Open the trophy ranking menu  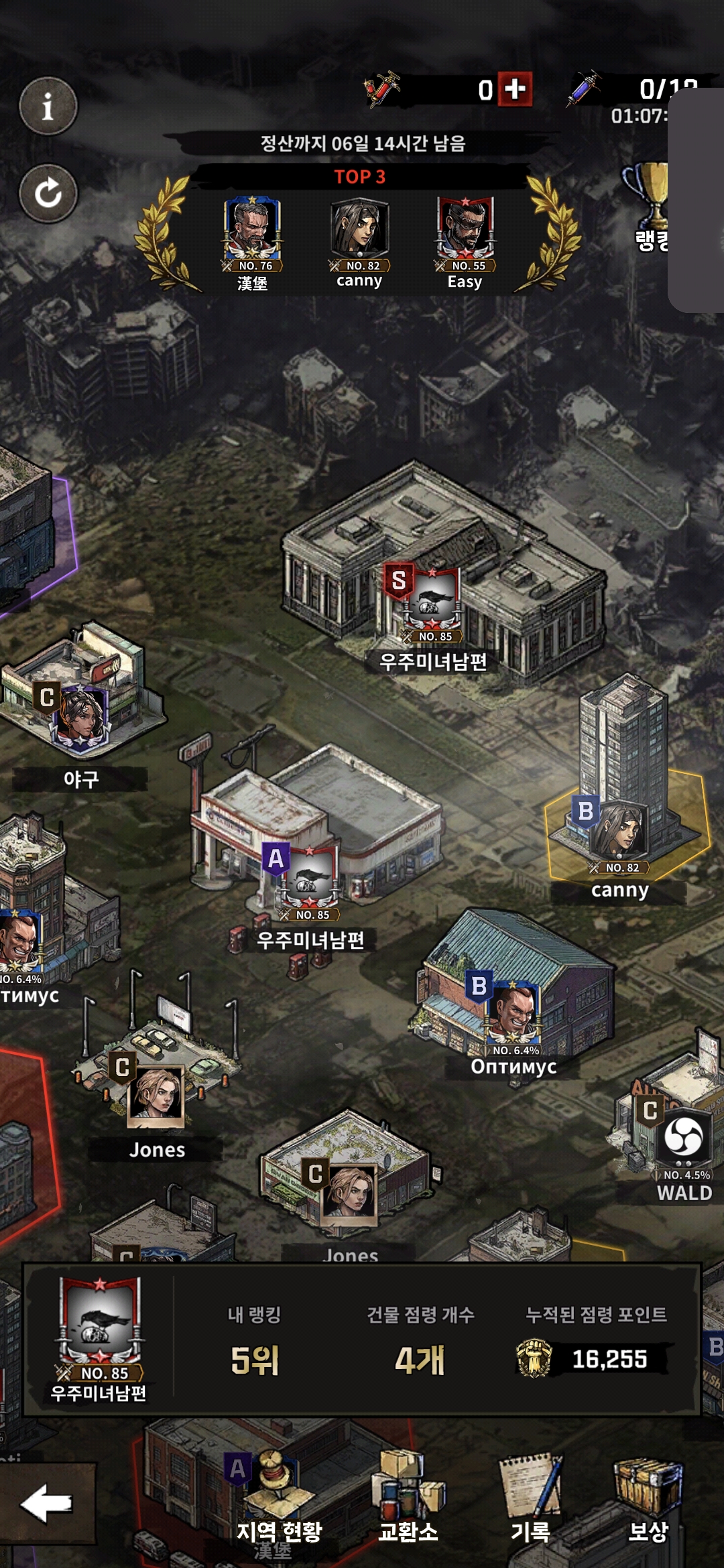[x=649, y=204]
